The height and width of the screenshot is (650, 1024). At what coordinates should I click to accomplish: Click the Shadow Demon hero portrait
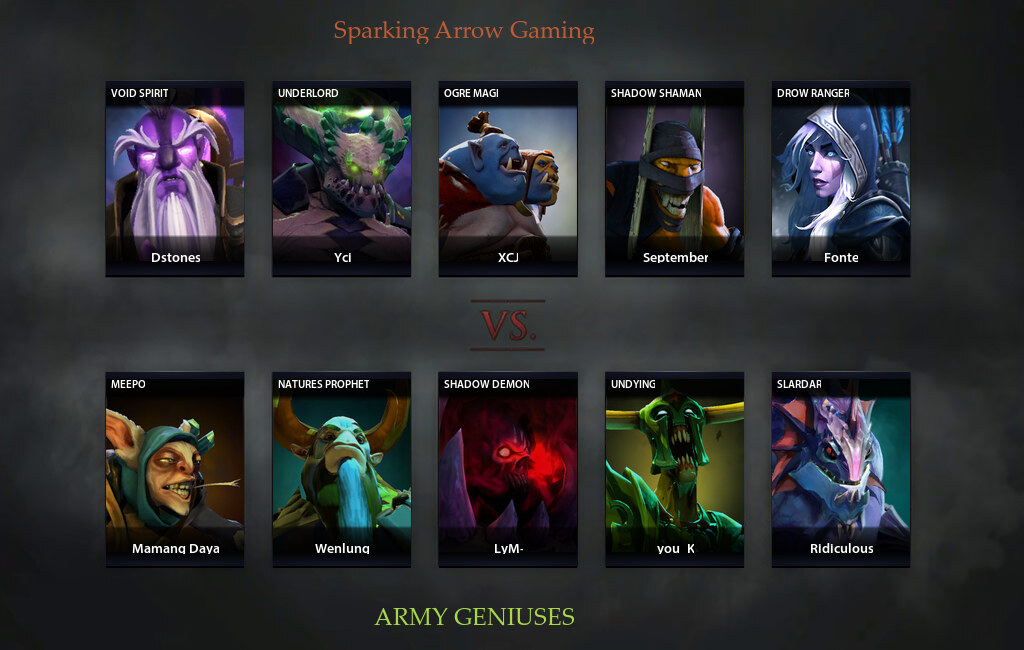pos(508,470)
